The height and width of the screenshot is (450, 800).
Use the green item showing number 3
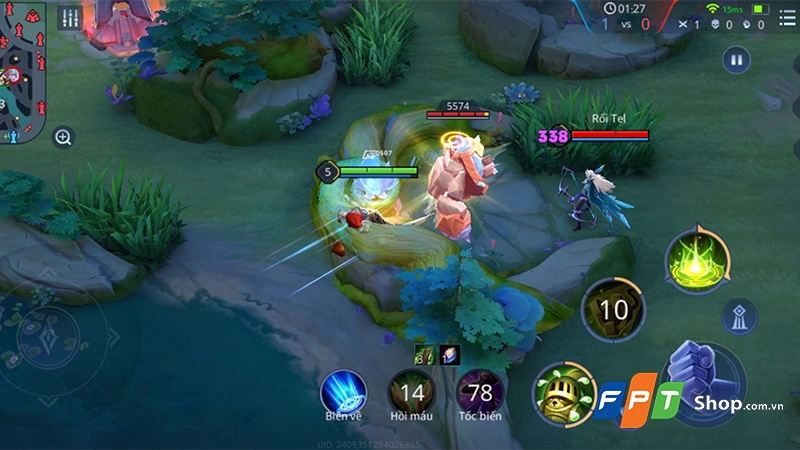click(x=423, y=353)
